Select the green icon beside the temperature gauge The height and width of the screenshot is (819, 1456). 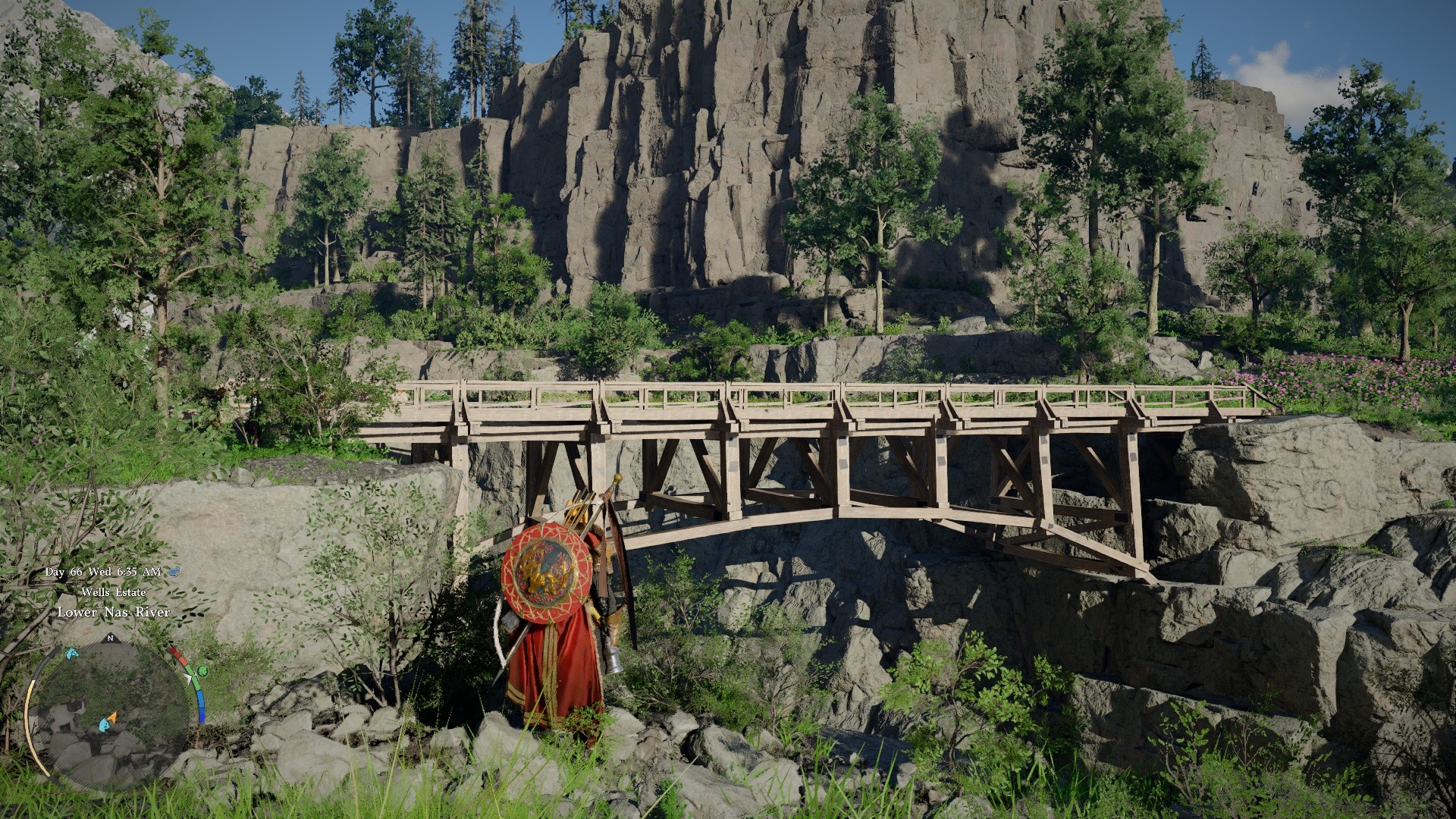202,670
